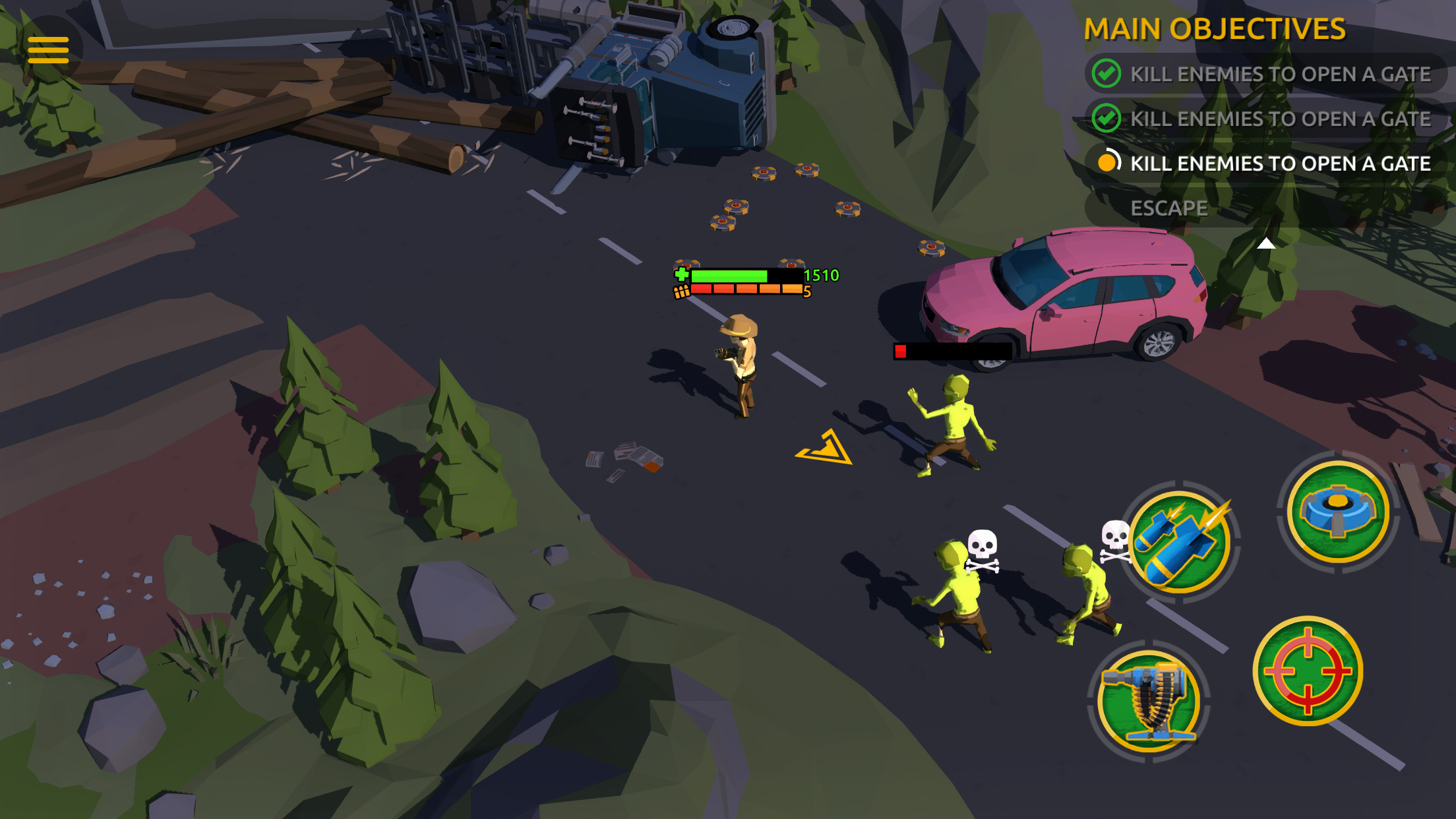Use the red targeting crosshair ability
This screenshot has width=1456, height=819.
(x=1308, y=670)
